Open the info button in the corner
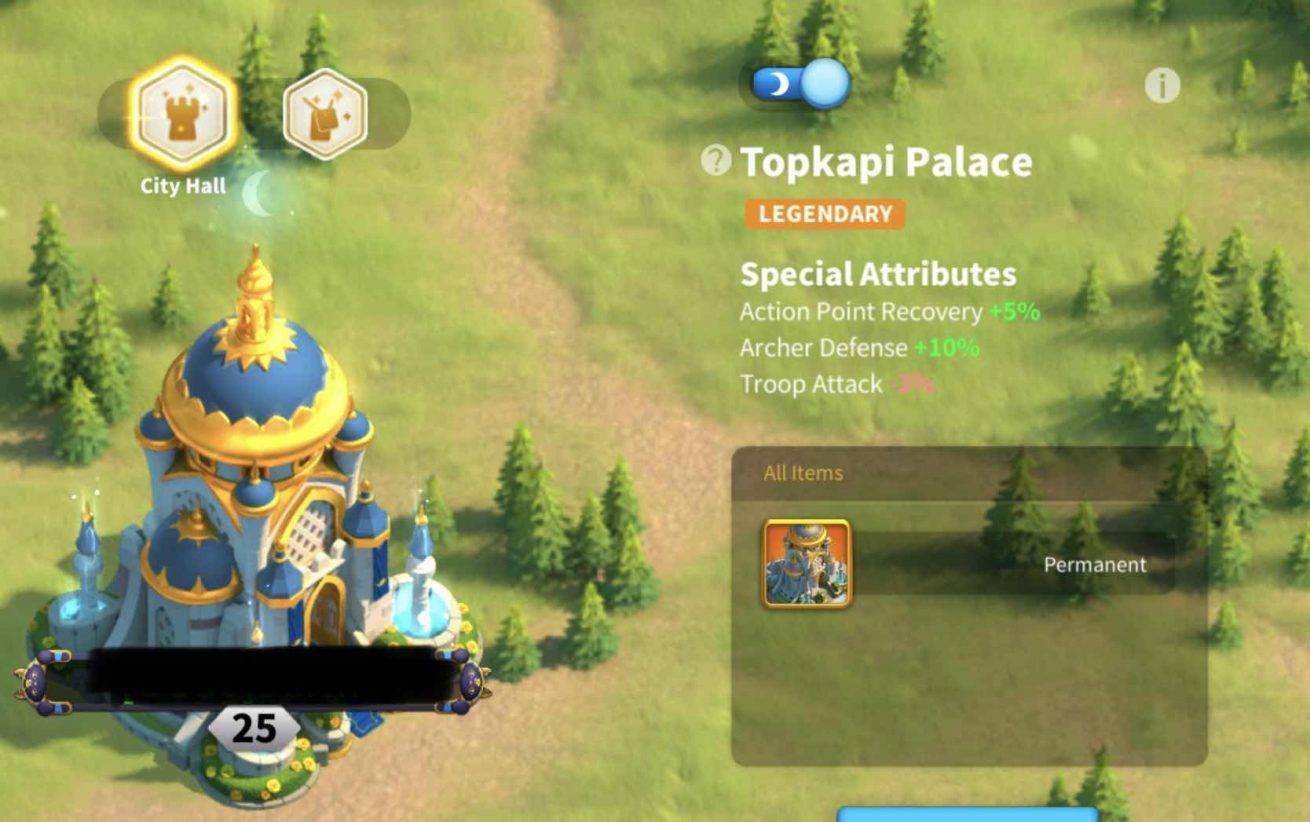Screen dimensions: 1310x822 1162,86
